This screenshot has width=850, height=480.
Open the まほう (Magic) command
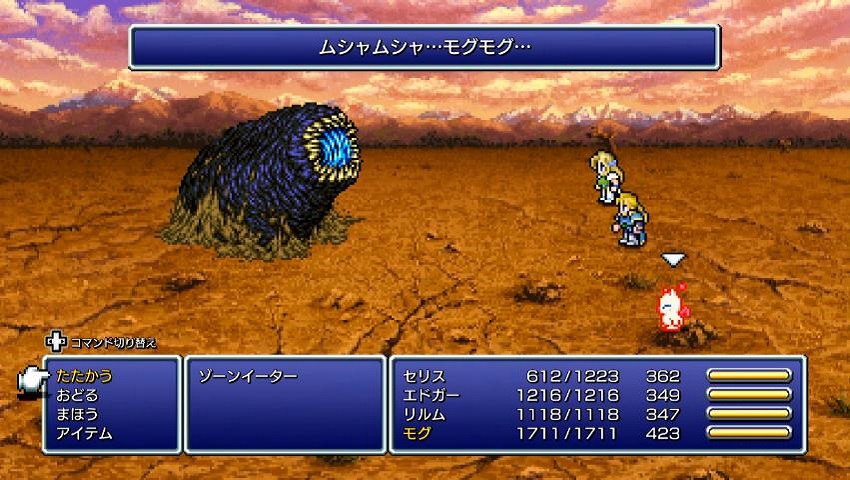tap(77, 414)
